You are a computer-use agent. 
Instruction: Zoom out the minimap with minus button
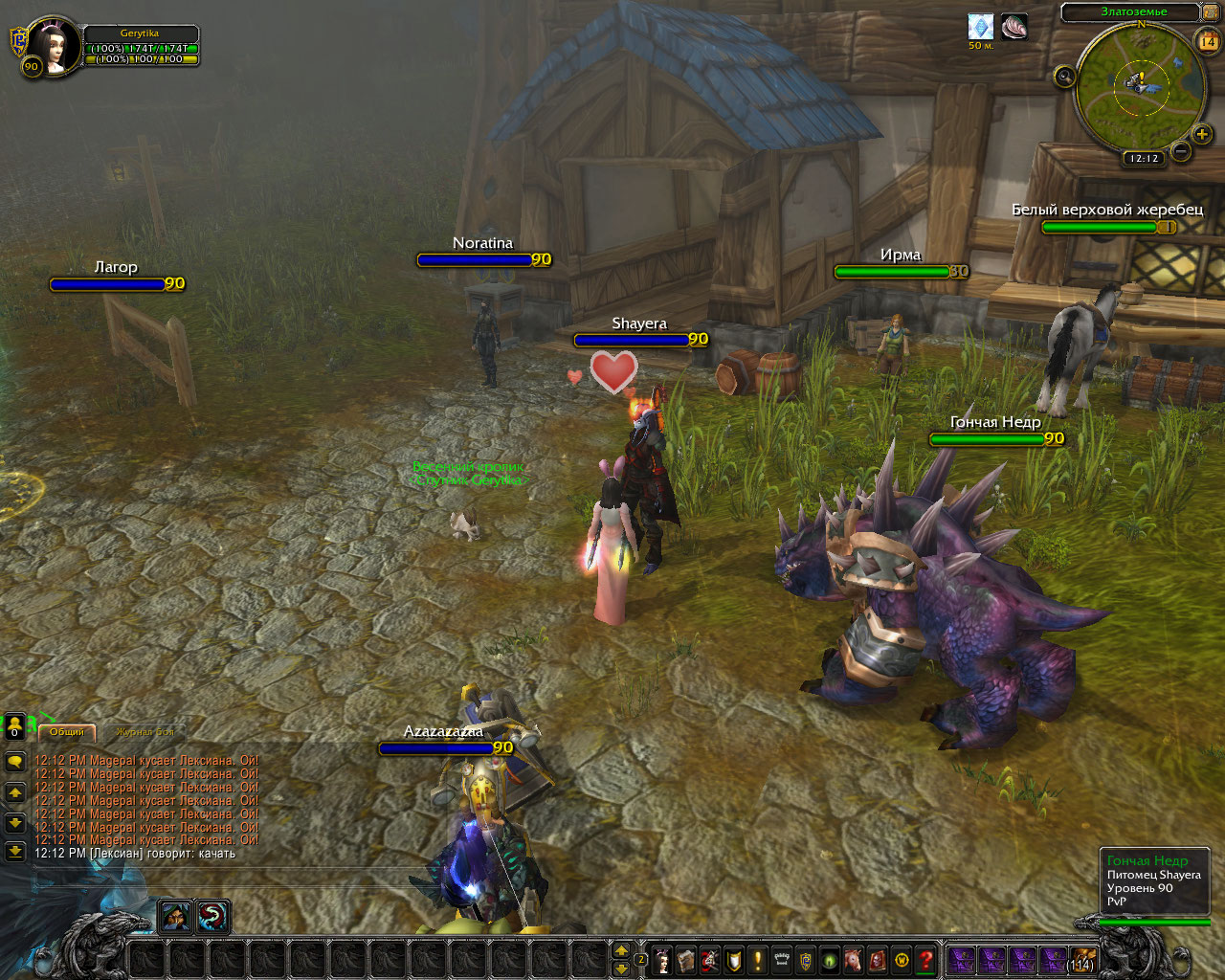tap(1181, 150)
